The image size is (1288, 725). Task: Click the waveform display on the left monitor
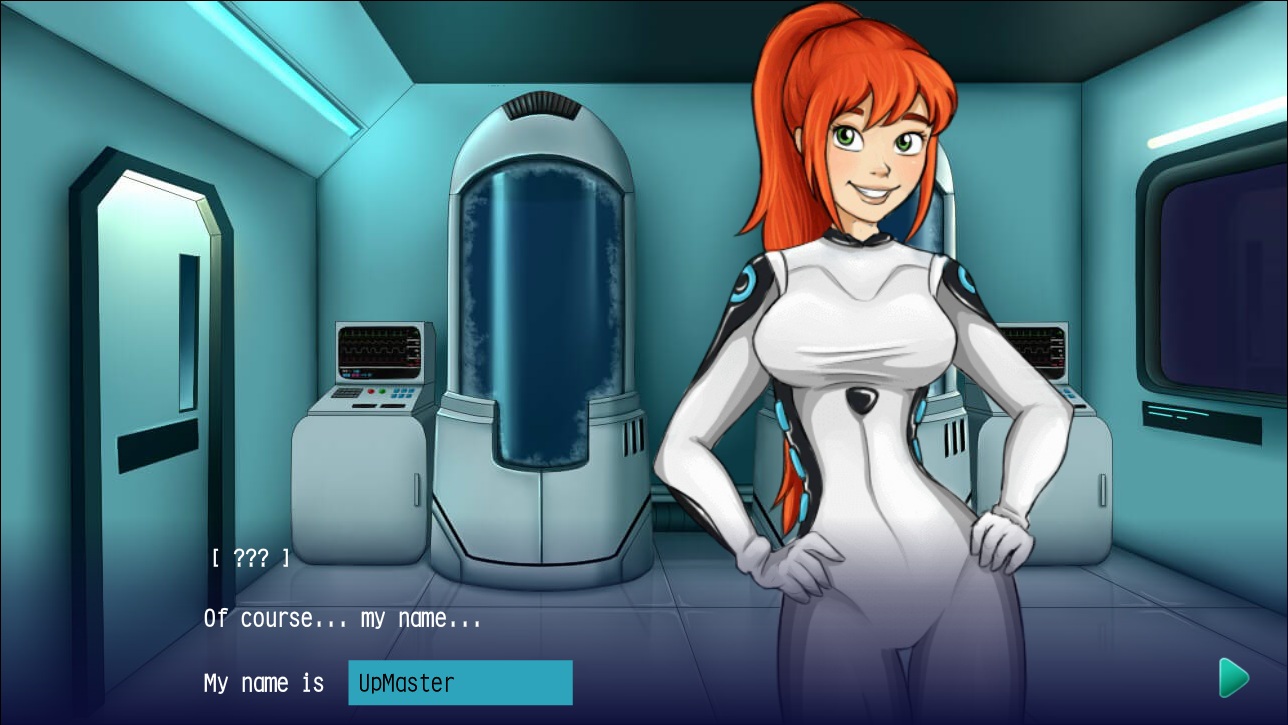(375, 345)
